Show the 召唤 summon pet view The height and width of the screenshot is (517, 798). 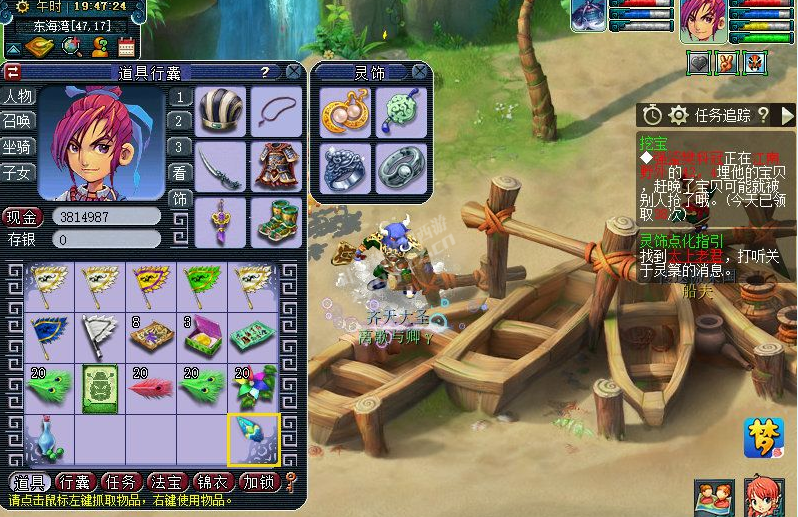click(17, 121)
